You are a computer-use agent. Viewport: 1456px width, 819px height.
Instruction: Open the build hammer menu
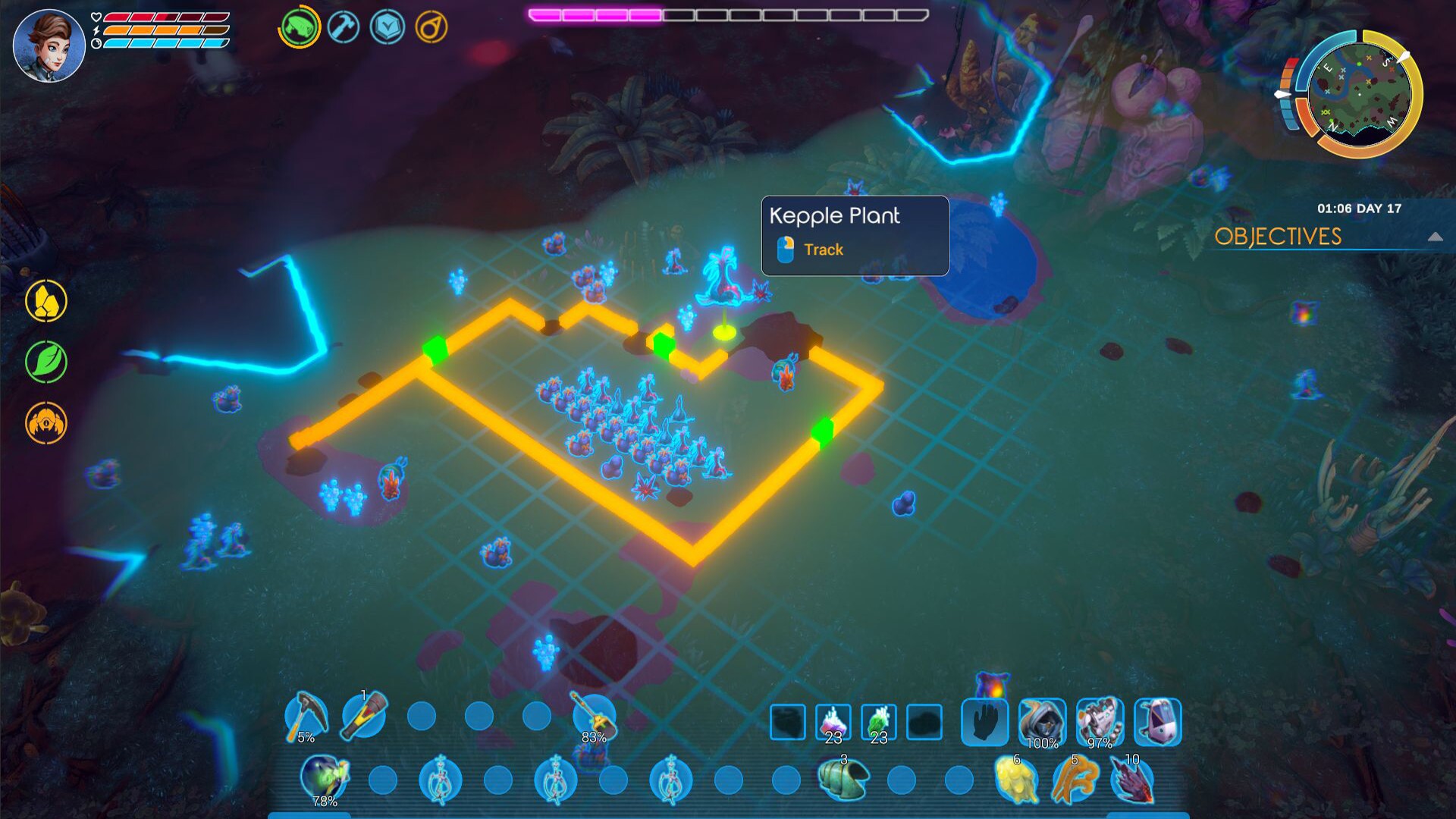tap(342, 26)
